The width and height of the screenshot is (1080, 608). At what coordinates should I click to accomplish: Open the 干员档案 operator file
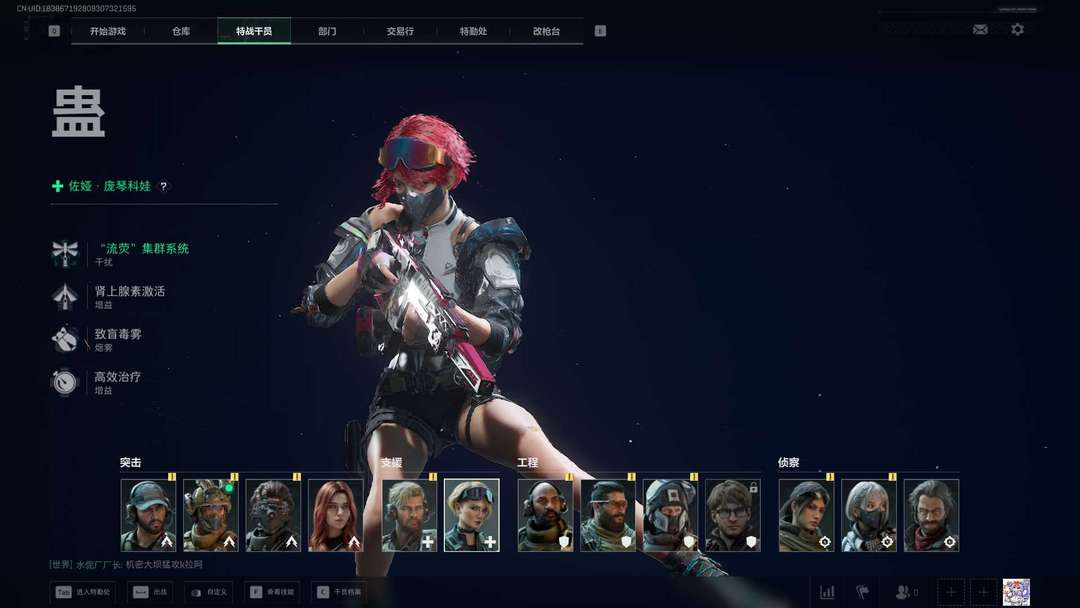[340, 592]
